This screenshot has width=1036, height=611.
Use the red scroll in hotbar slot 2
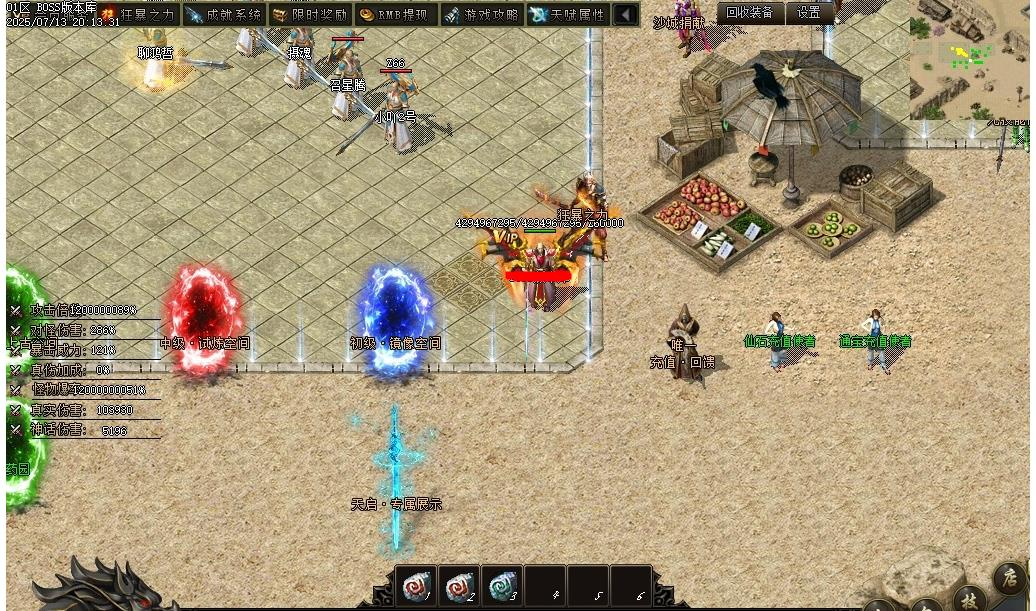pos(459,586)
